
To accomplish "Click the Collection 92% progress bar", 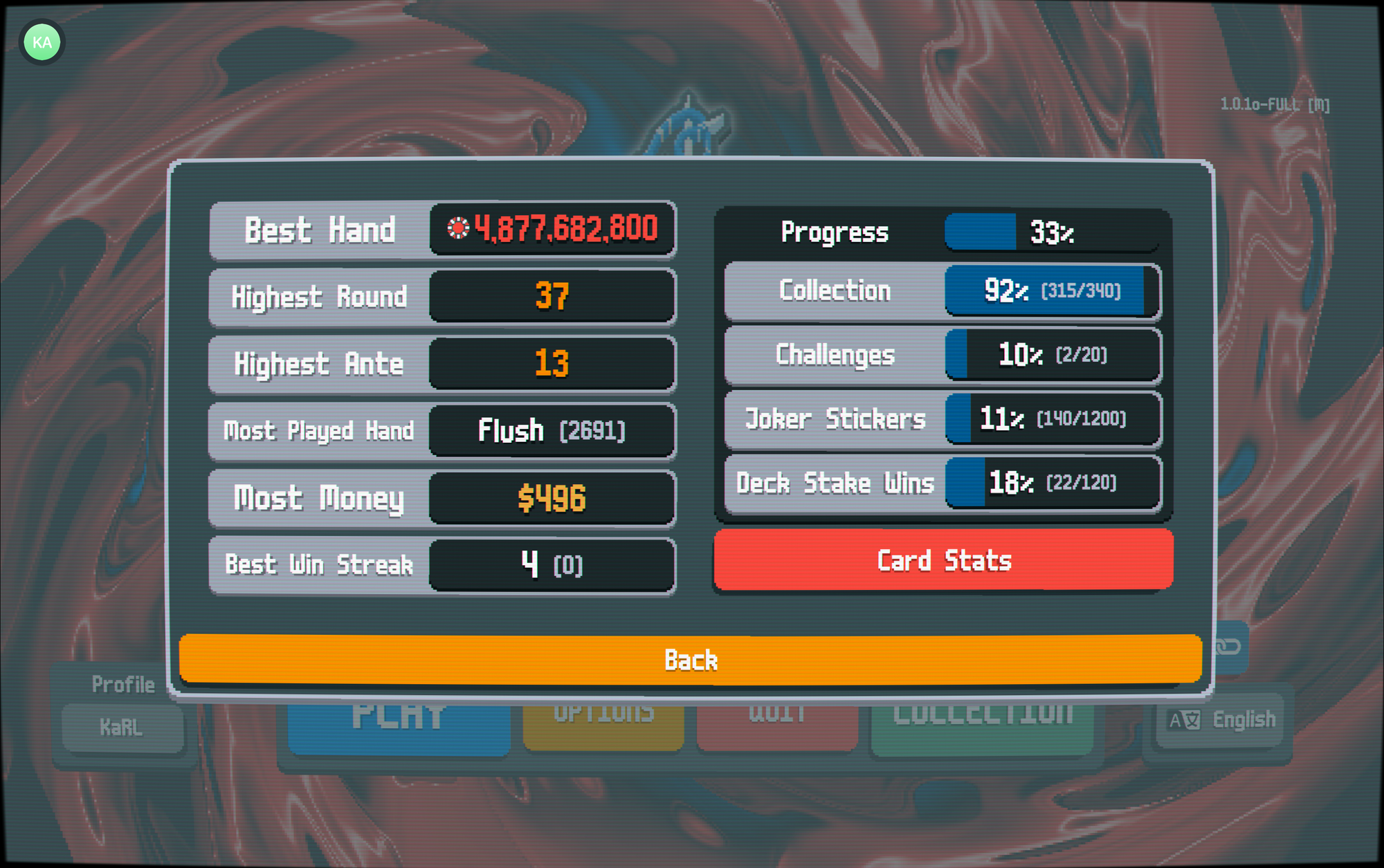I will coord(1052,290).
